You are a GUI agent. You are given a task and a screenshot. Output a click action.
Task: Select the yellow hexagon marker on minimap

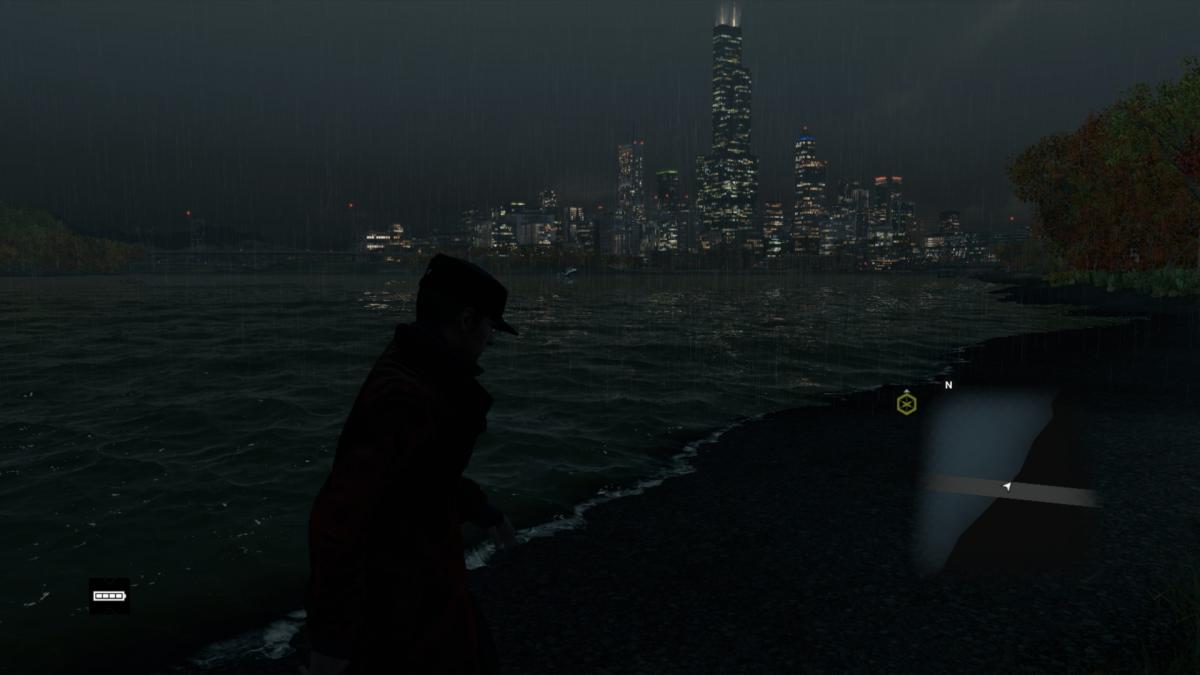[x=906, y=404]
